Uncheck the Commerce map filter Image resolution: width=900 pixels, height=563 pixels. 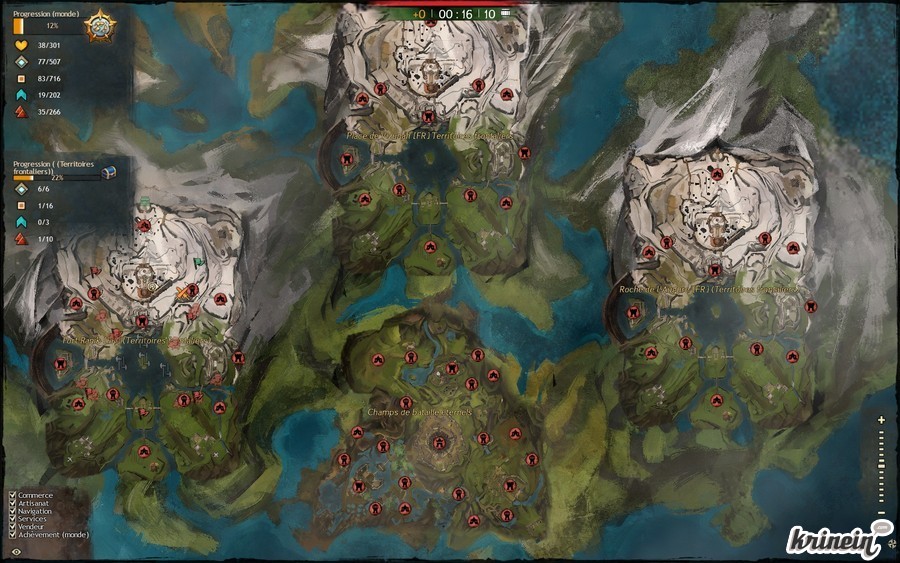[12, 495]
